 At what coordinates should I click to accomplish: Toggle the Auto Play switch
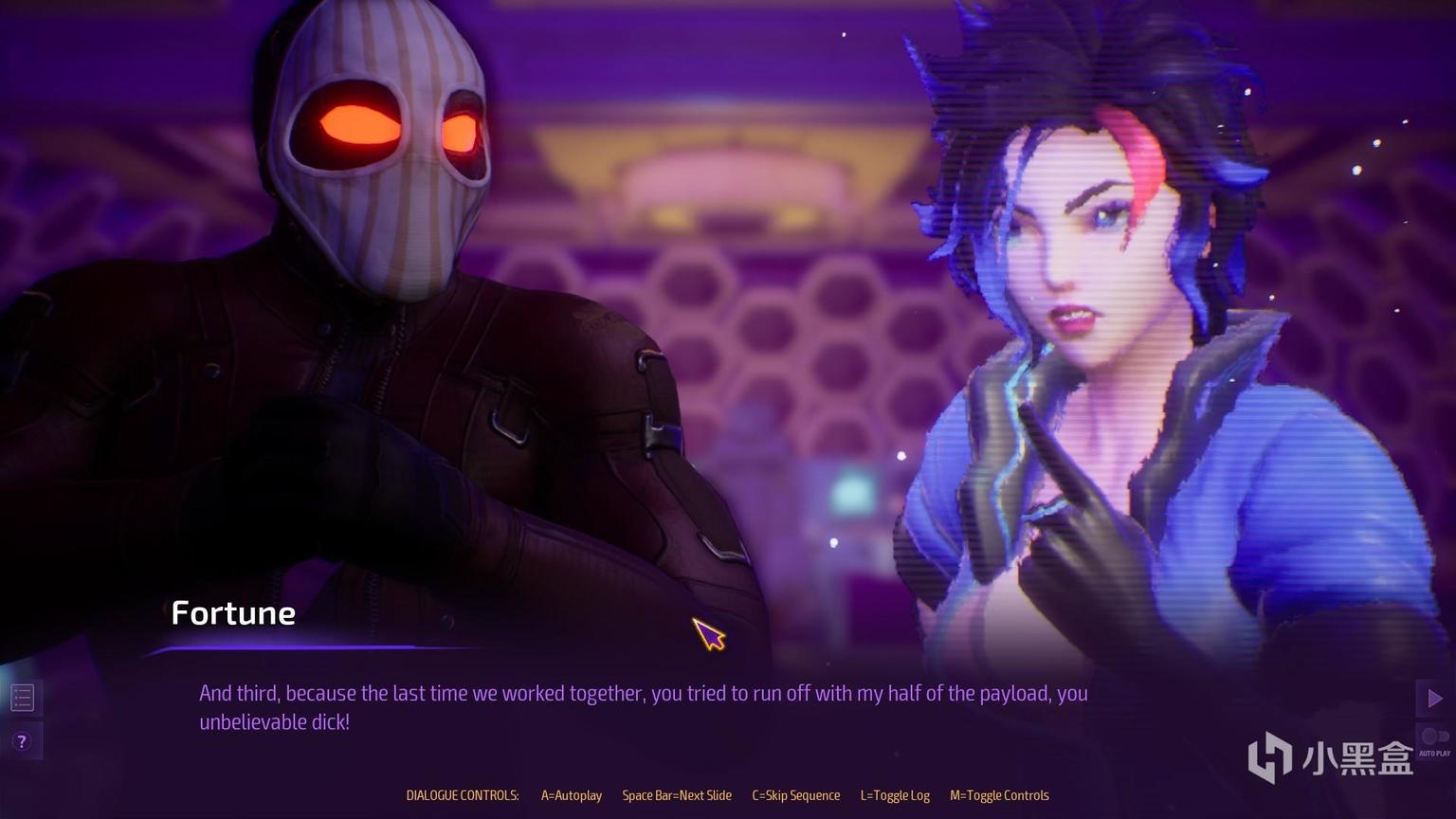tap(1434, 737)
